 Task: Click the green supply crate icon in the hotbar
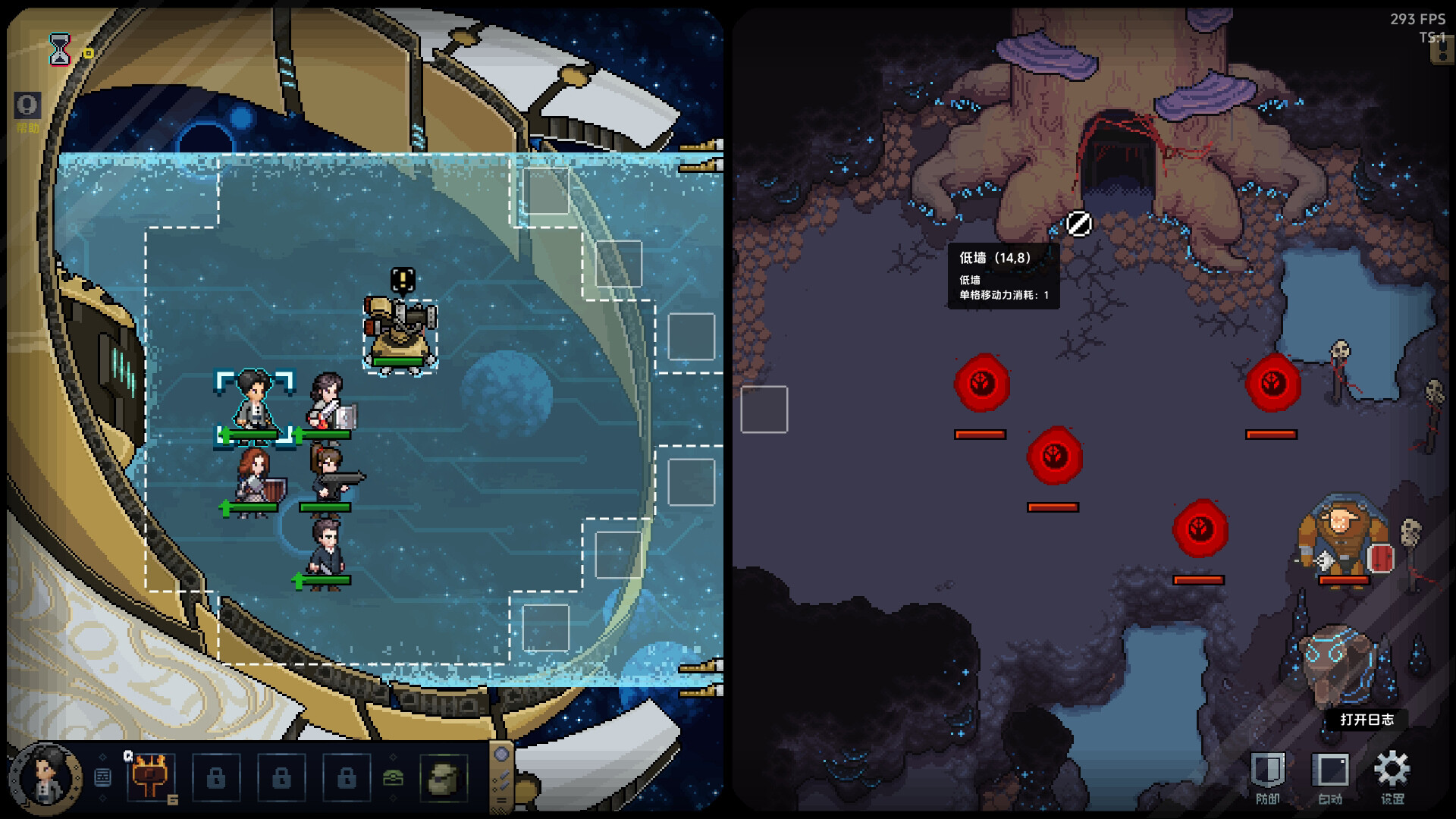tap(394, 777)
